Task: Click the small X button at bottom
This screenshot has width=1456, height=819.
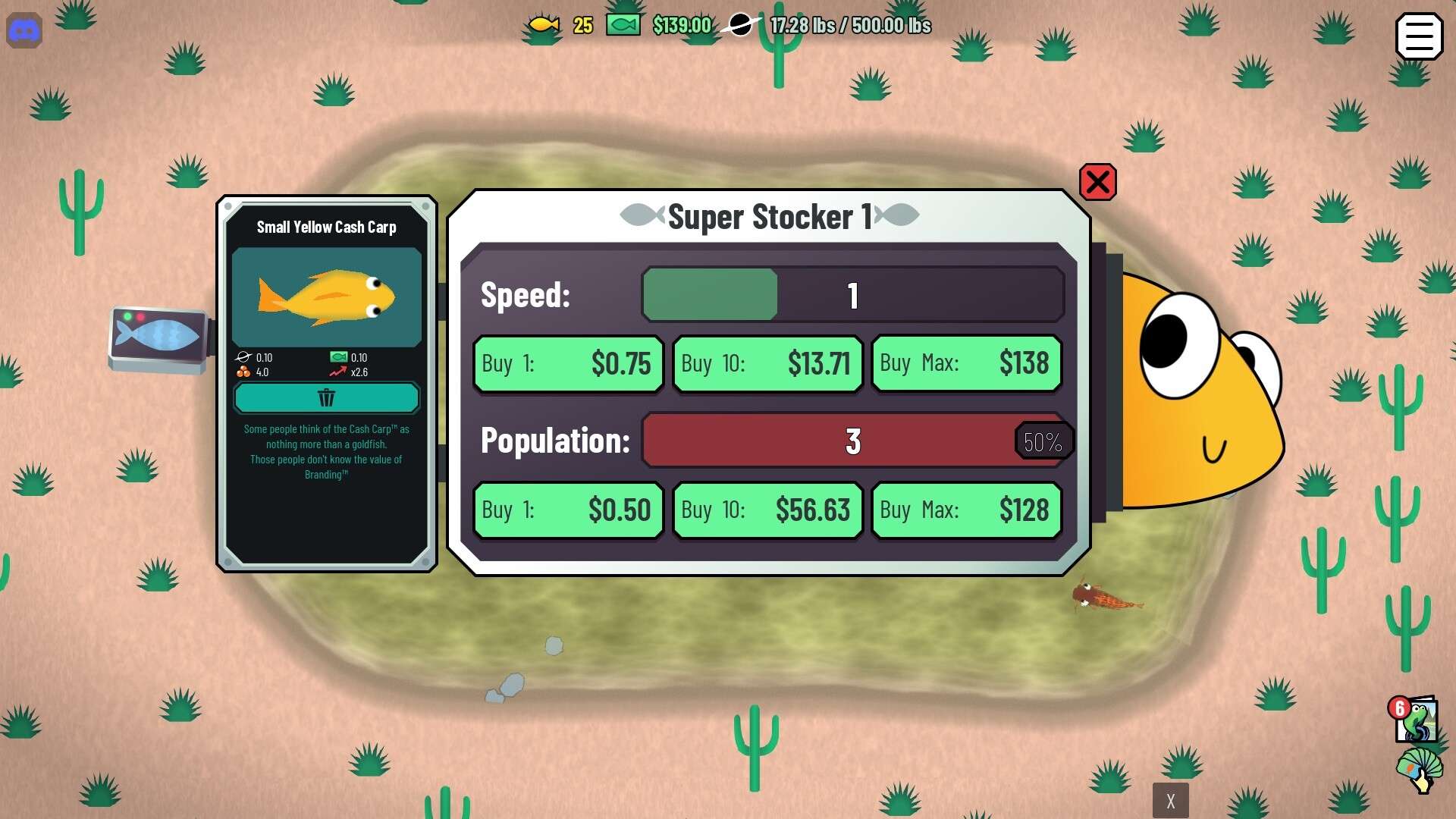Action: pyautogui.click(x=1170, y=801)
